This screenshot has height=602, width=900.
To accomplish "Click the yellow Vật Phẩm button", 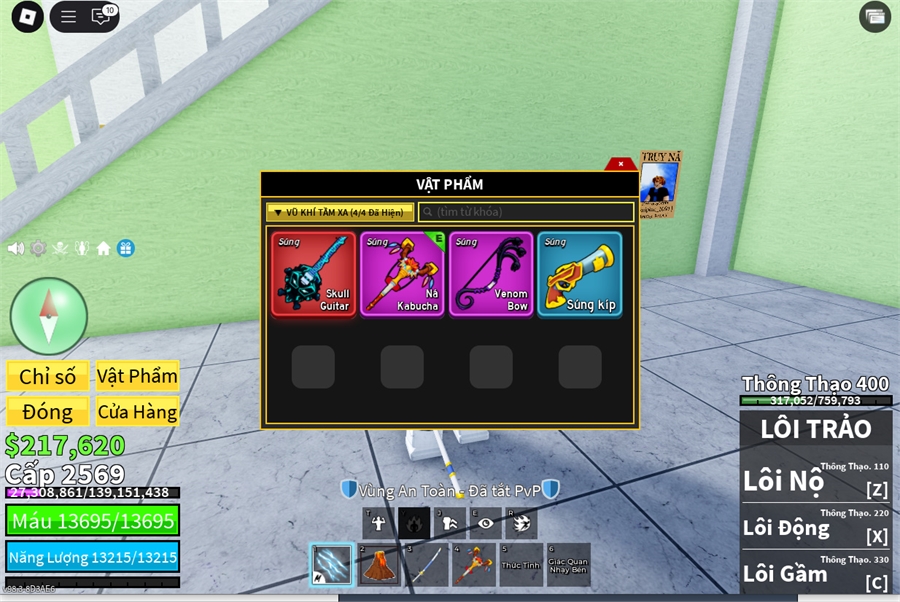I will coord(137,376).
